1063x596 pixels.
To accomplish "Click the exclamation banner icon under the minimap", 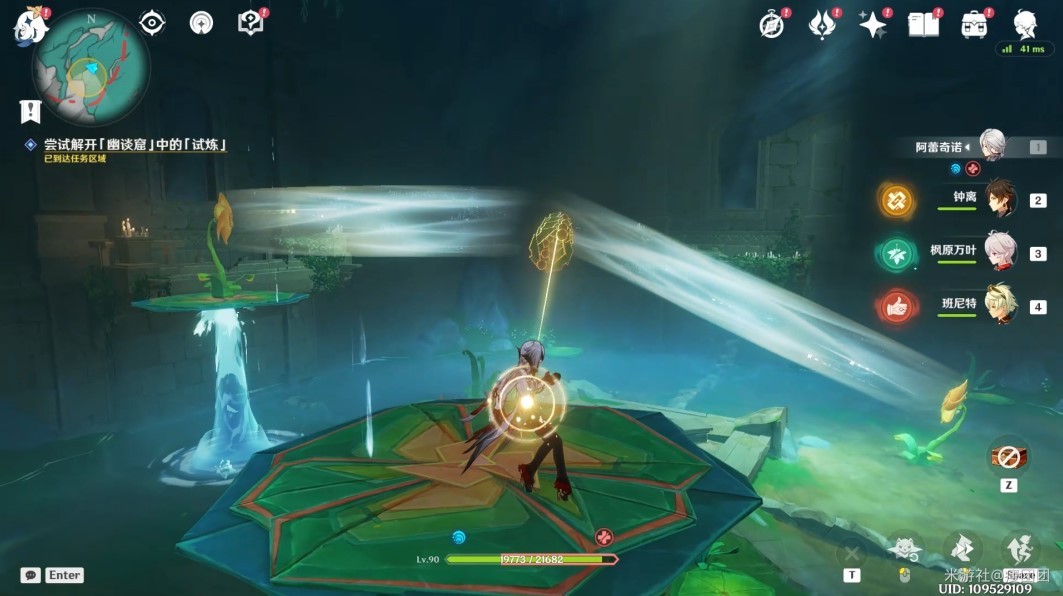I will 30,110.
